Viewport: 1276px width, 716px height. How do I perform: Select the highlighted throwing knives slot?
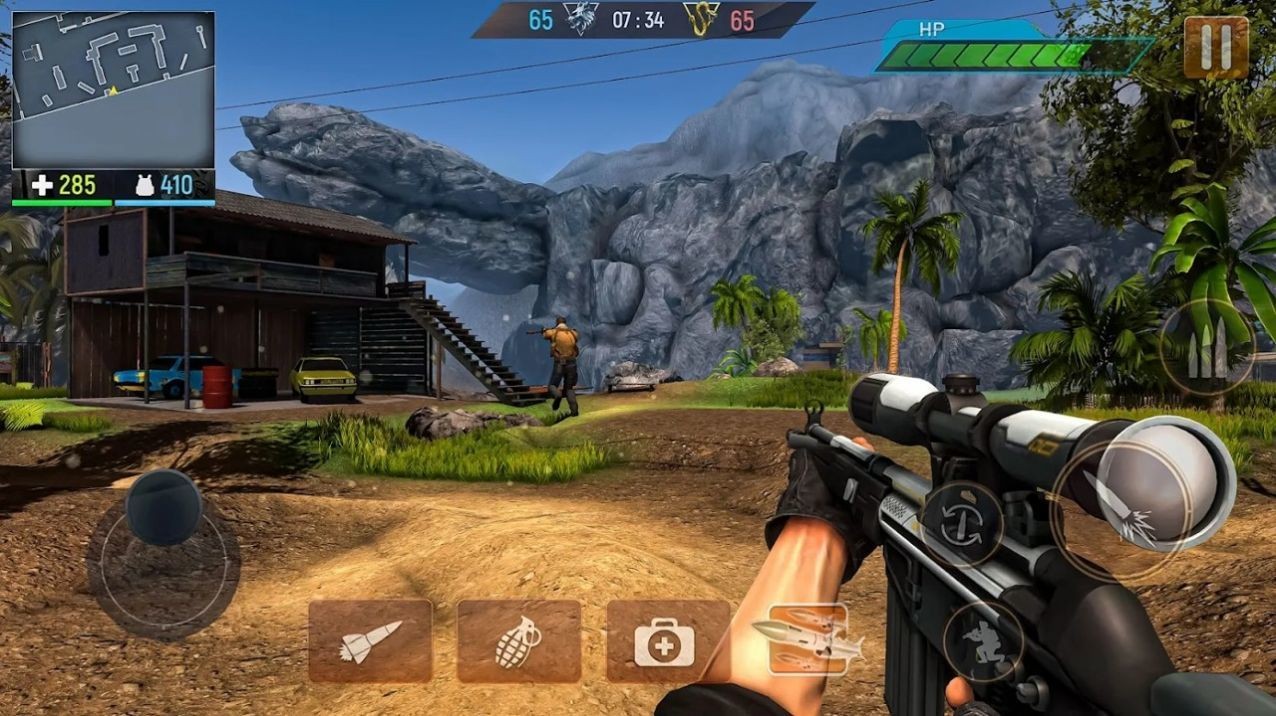tap(808, 639)
